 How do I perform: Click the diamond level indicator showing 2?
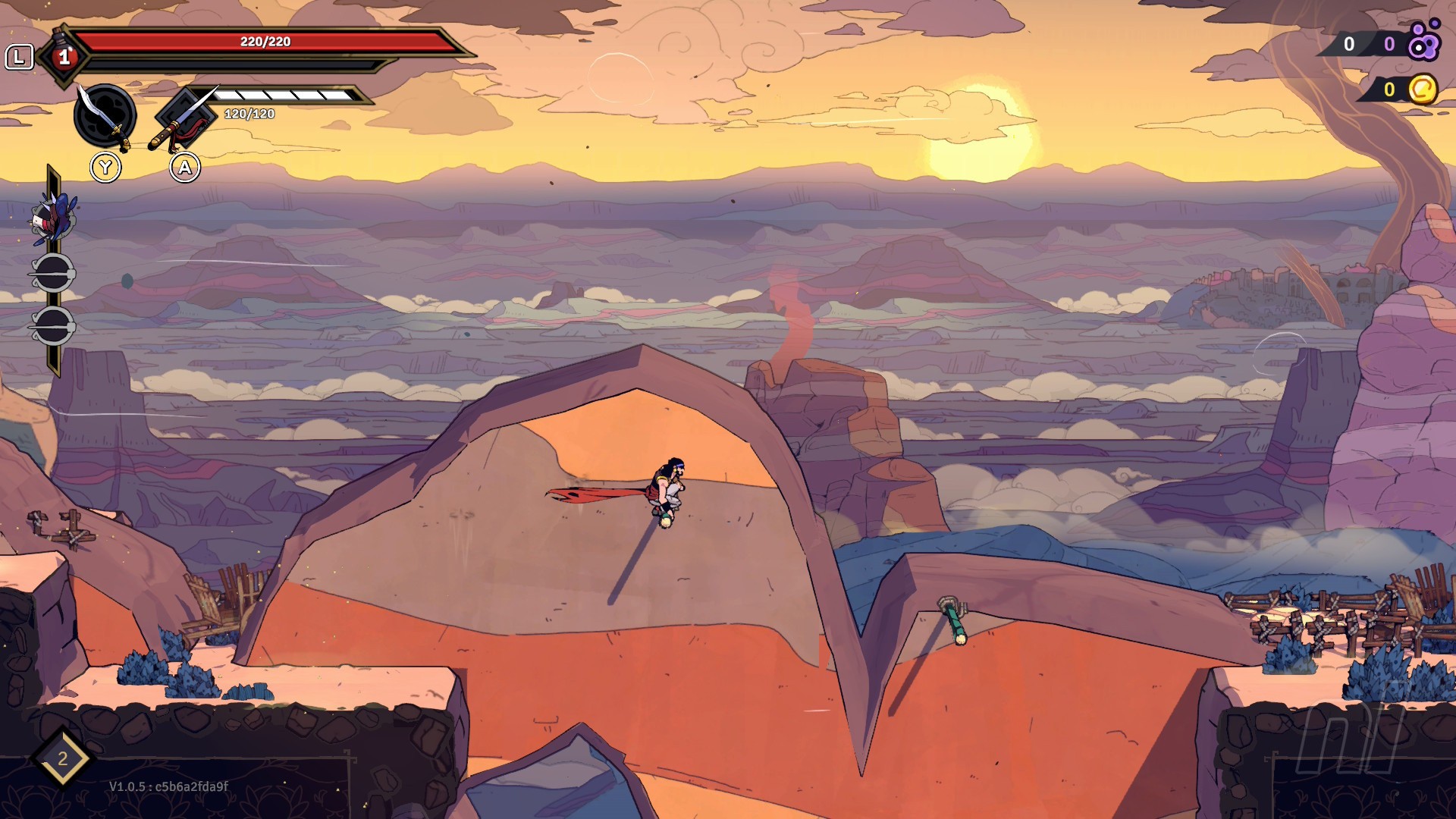[x=62, y=758]
